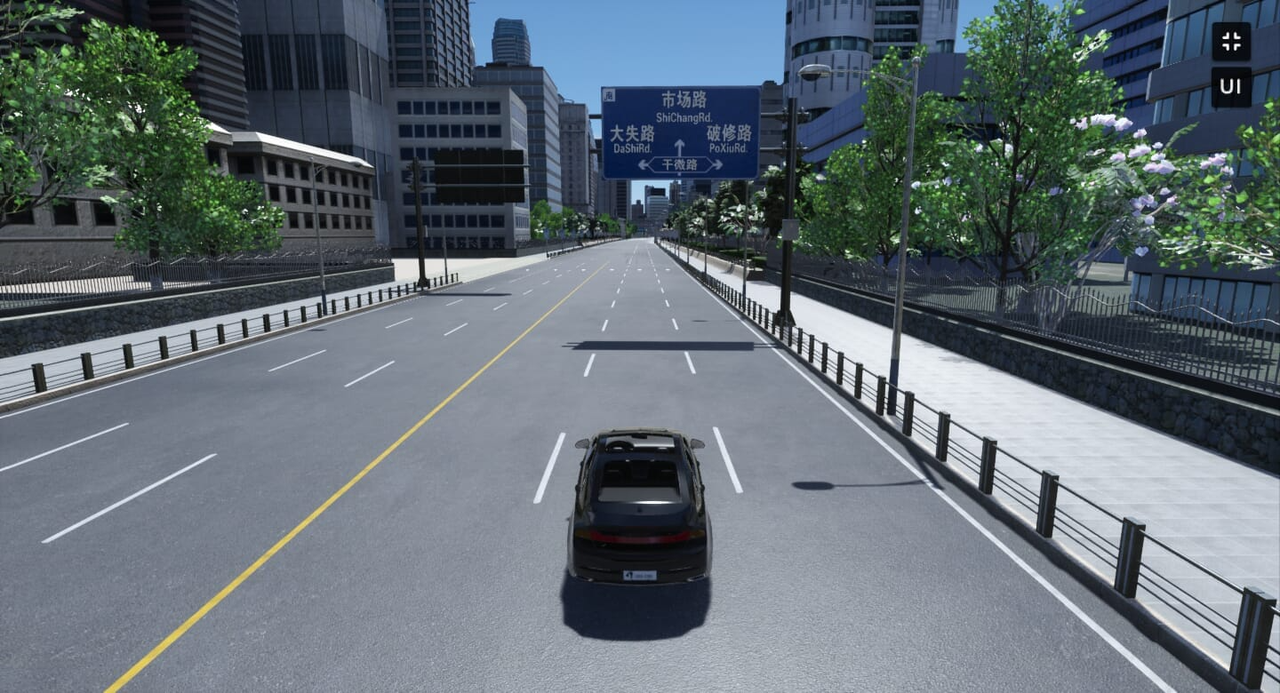Toggle the UI button

coord(1231,87)
